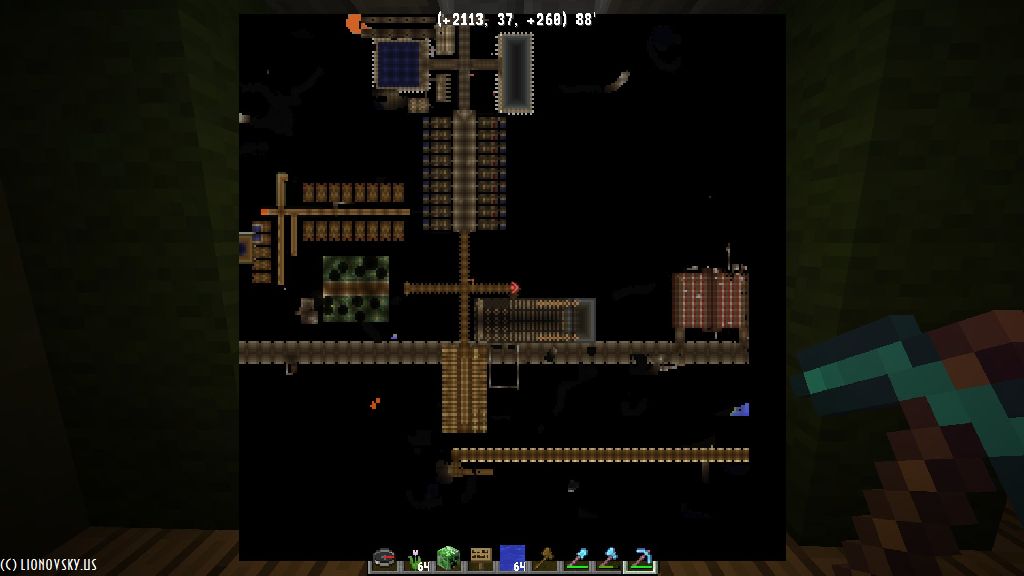
Task: Equip the diamond axe from hotbar
Action: [x=608, y=558]
